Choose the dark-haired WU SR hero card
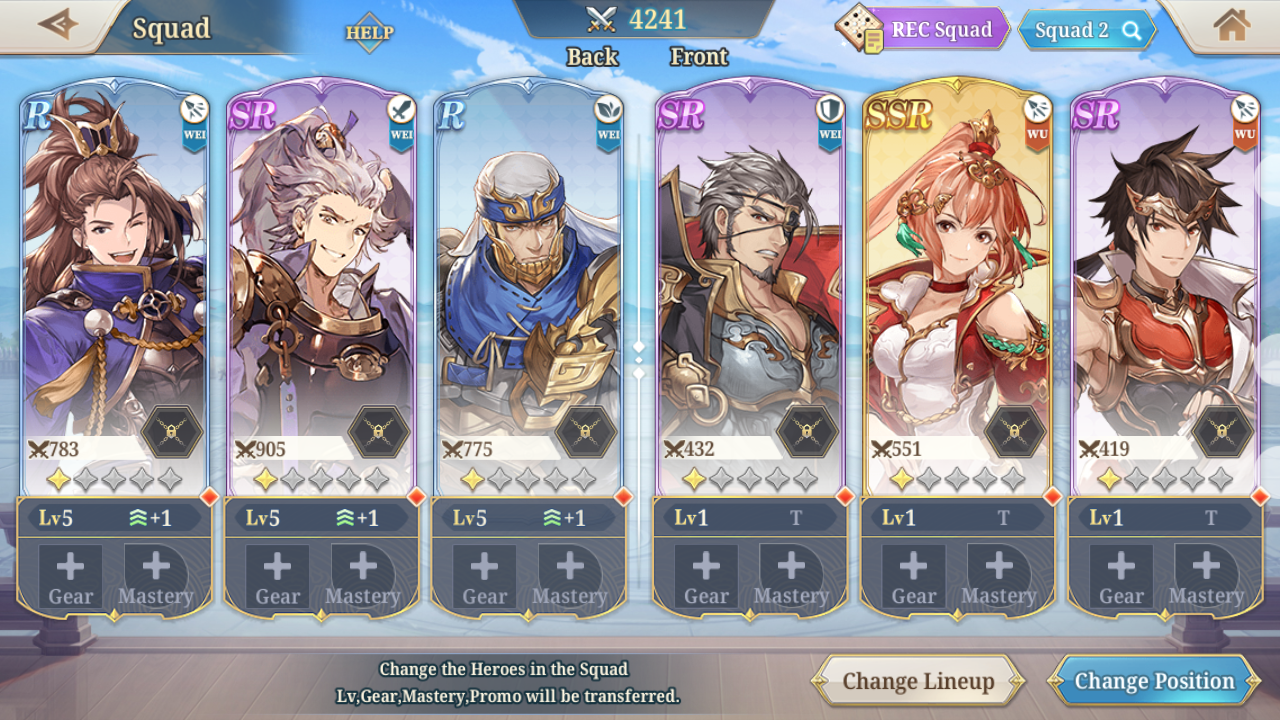 (x=1164, y=280)
